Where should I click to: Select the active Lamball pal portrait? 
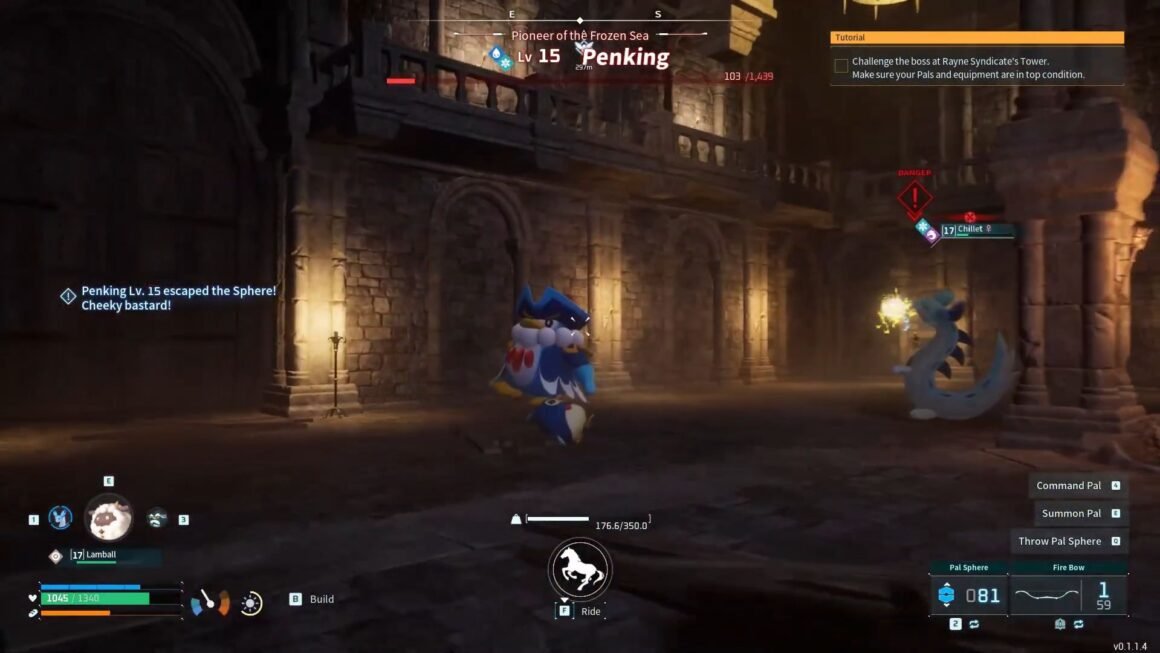coord(108,518)
